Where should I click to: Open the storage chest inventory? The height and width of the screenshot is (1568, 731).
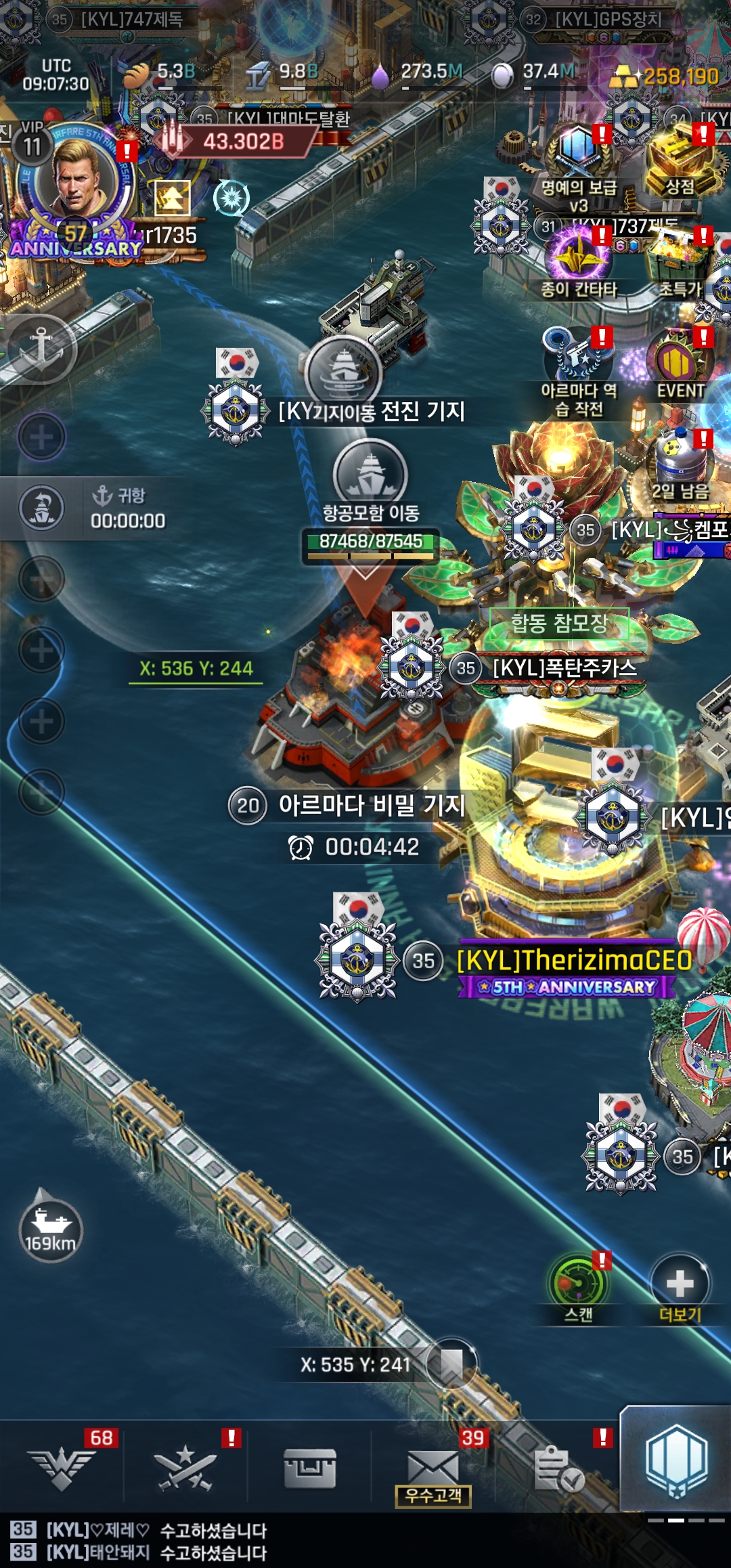click(x=310, y=1468)
